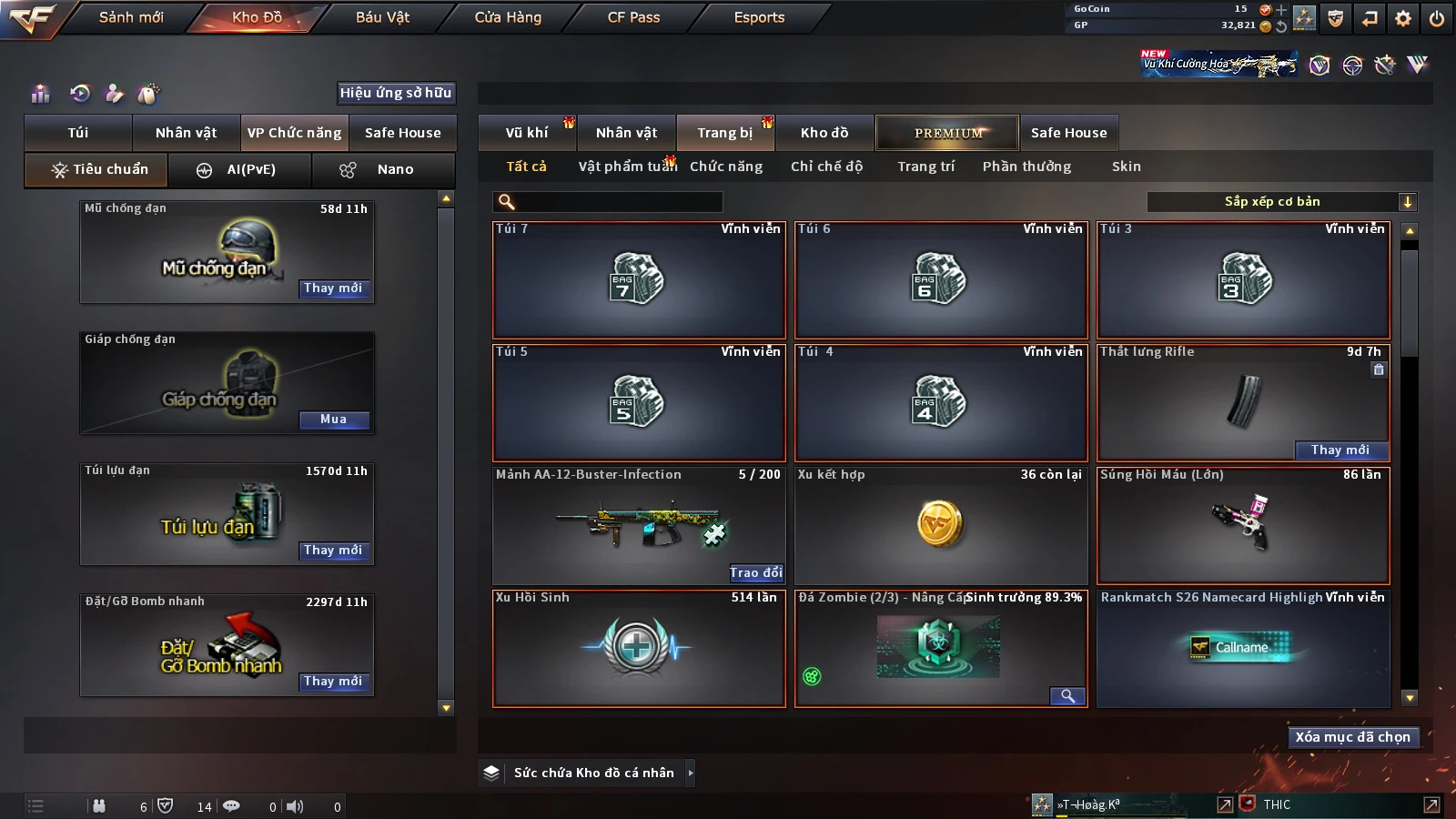
Task: Expand Sức chứa Kho đồ cá nhân
Action: coord(691,773)
